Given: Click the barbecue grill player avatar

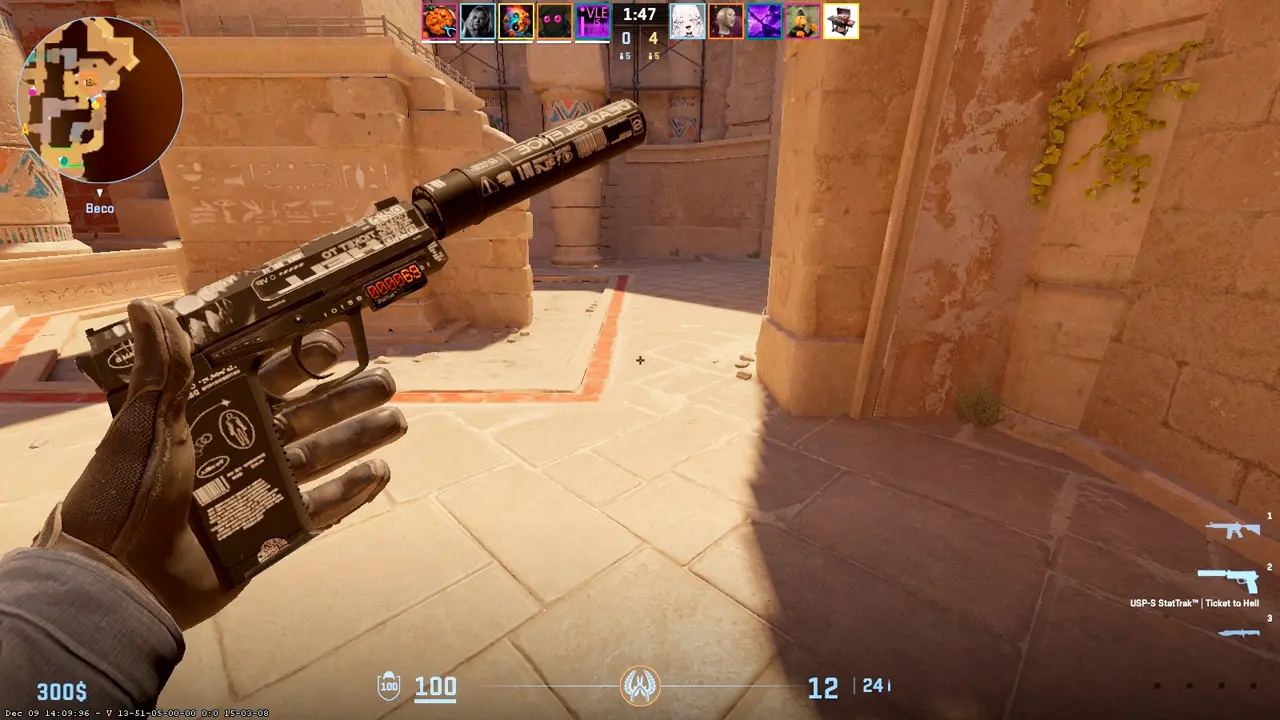Looking at the screenshot, I should 841,21.
